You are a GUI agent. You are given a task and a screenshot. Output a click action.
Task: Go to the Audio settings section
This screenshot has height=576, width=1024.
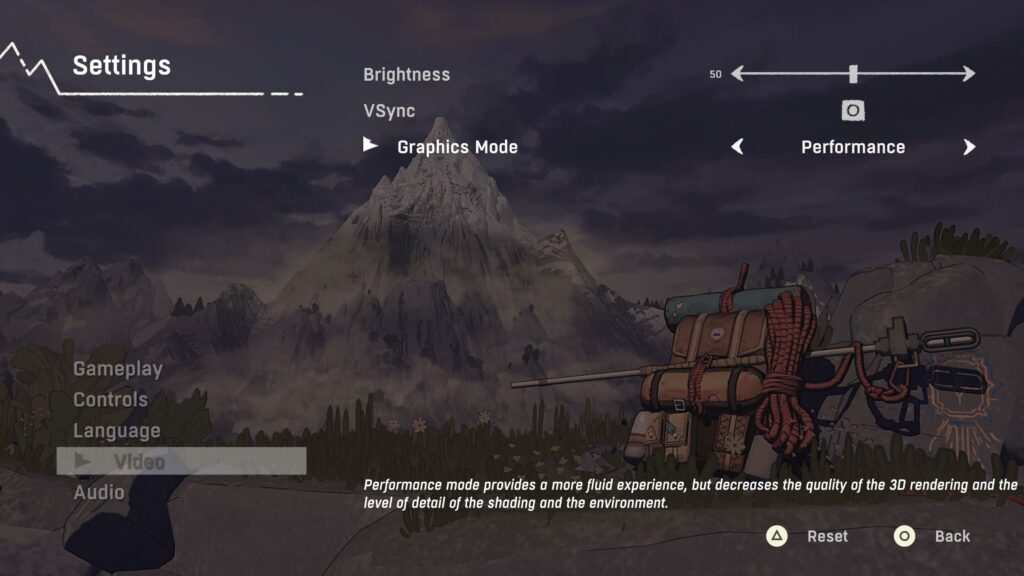[99, 492]
